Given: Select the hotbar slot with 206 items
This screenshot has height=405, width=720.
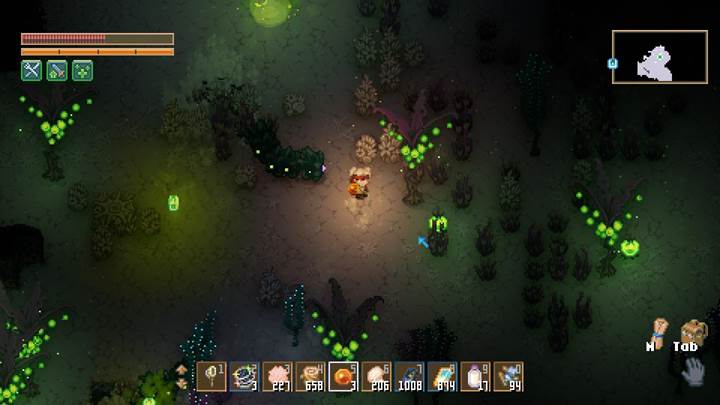Looking at the screenshot, I should (376, 376).
